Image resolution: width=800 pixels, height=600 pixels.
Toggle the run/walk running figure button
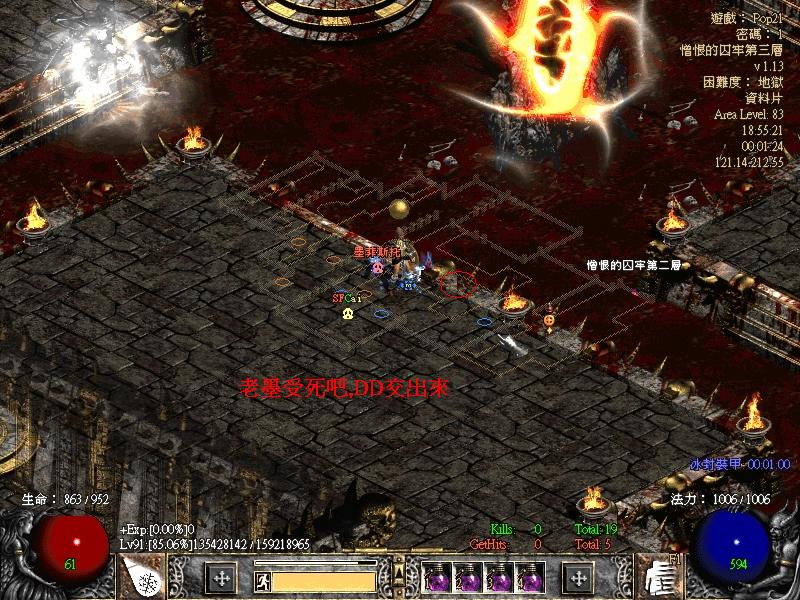click(x=261, y=578)
